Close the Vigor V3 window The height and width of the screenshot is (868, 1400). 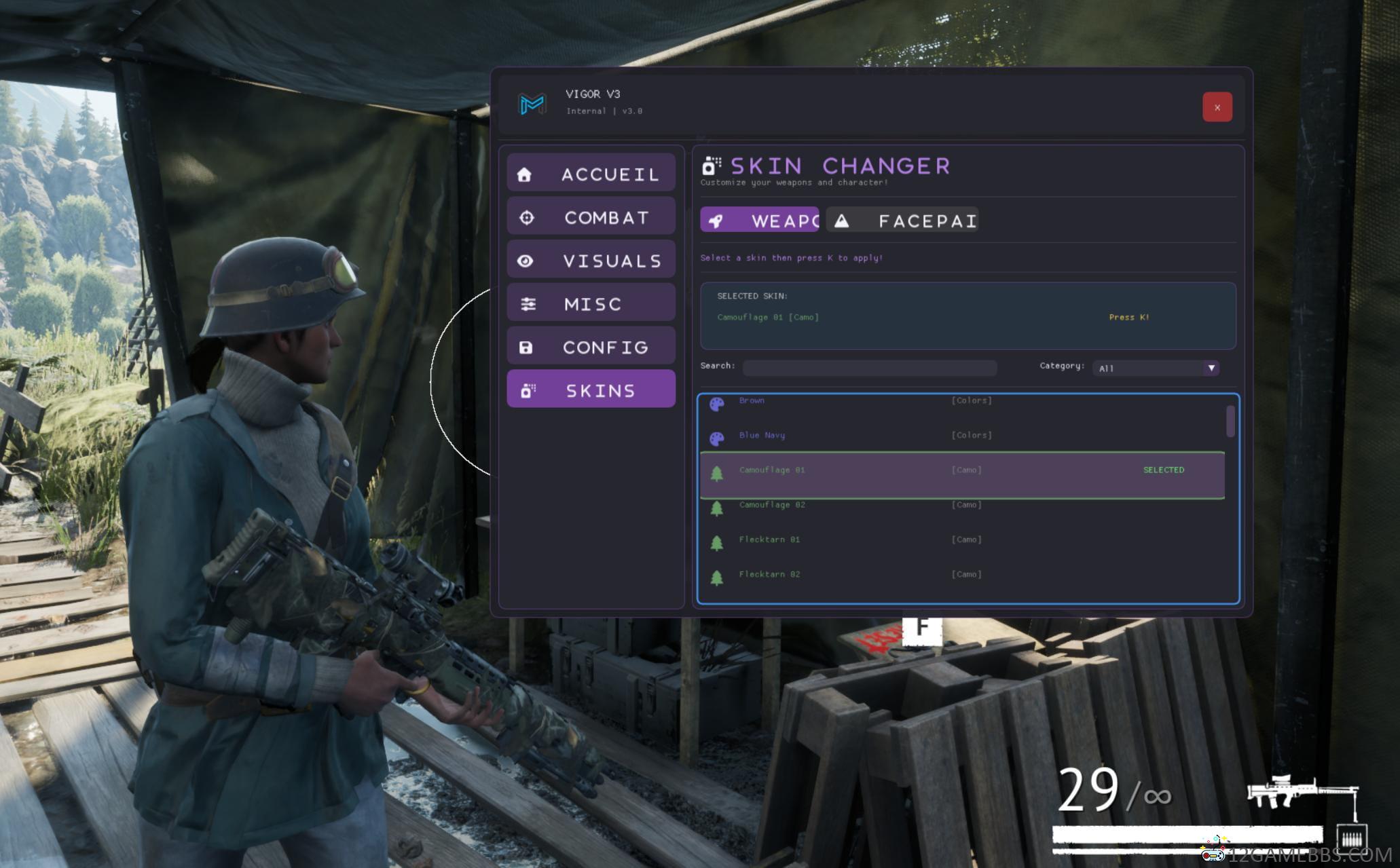point(1217,107)
